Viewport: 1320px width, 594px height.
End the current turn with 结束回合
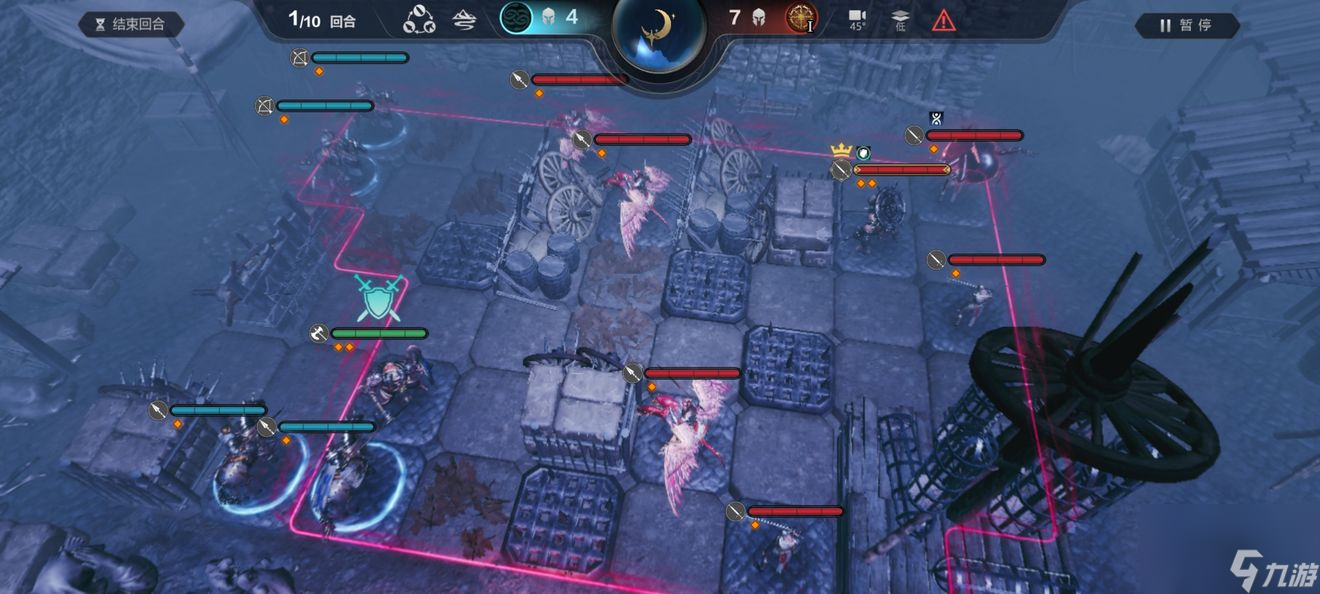(x=130, y=24)
